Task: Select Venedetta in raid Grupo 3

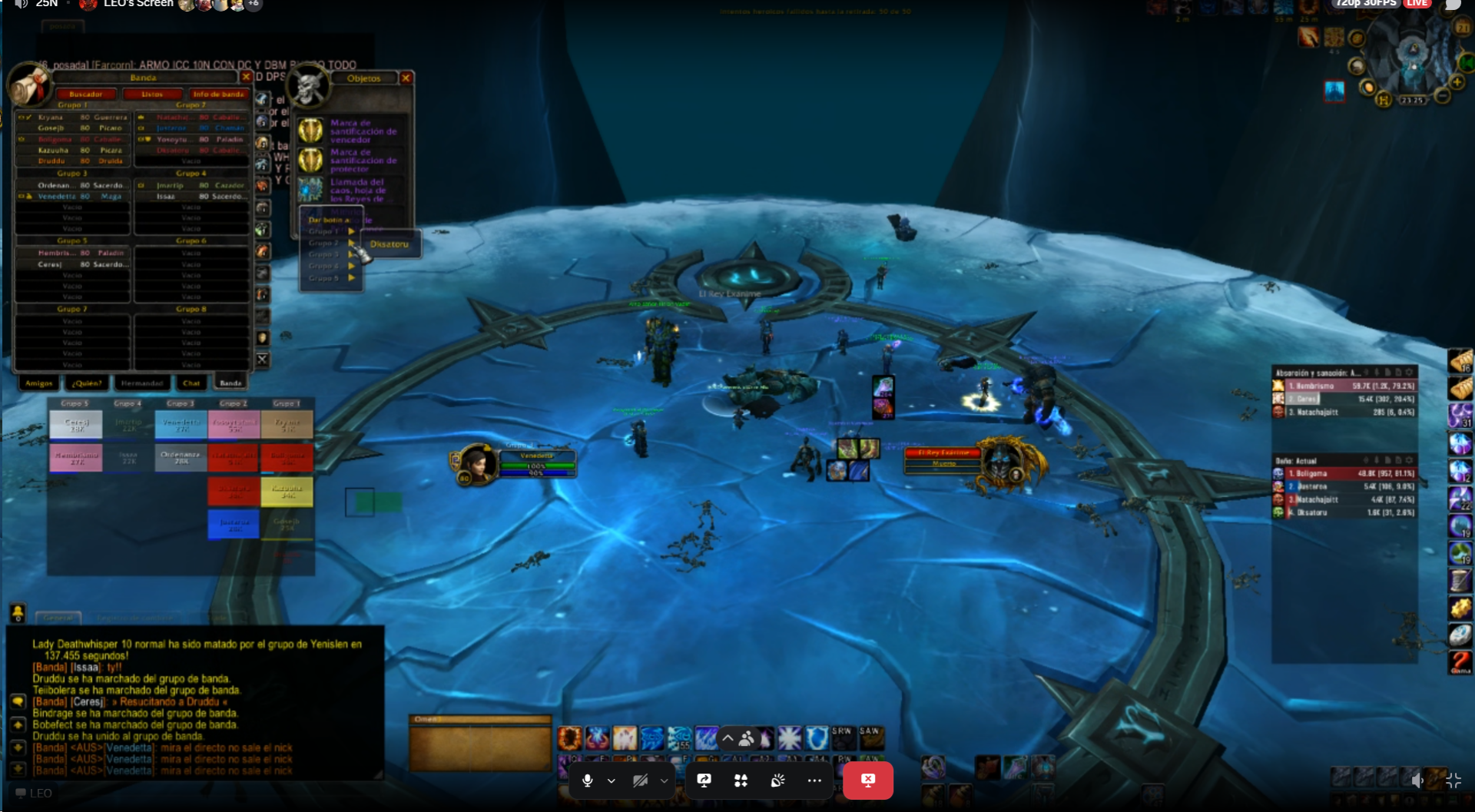Action: 57,197
